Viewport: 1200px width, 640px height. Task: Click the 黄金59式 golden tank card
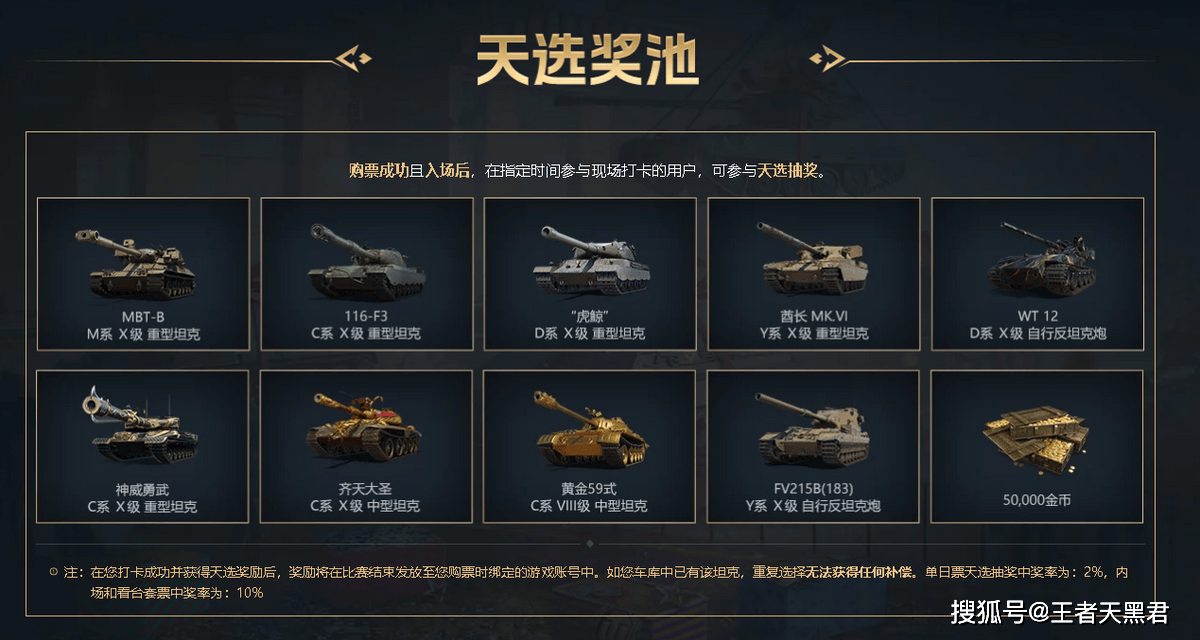(590, 446)
